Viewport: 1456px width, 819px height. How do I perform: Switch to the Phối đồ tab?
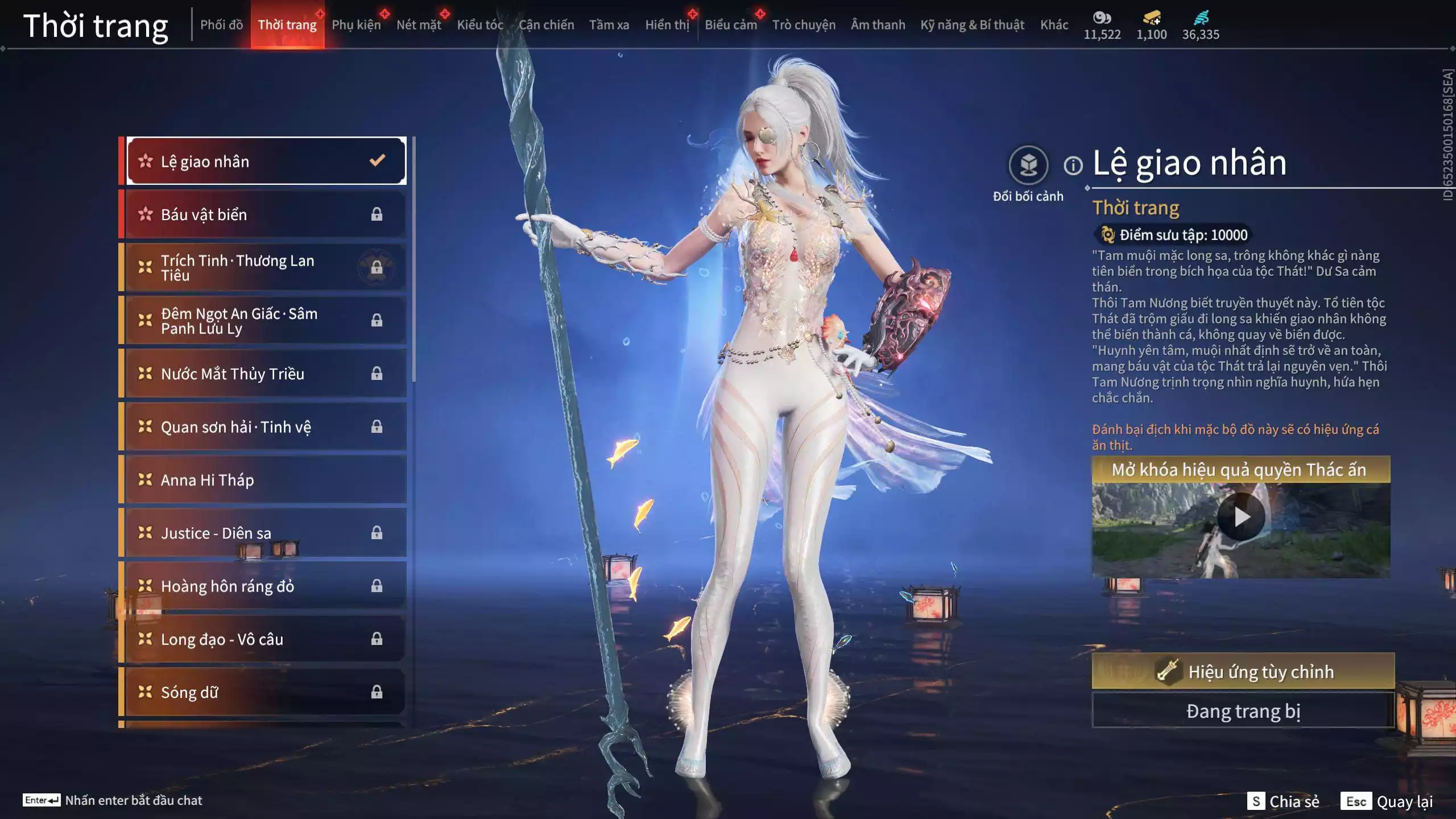point(221,25)
